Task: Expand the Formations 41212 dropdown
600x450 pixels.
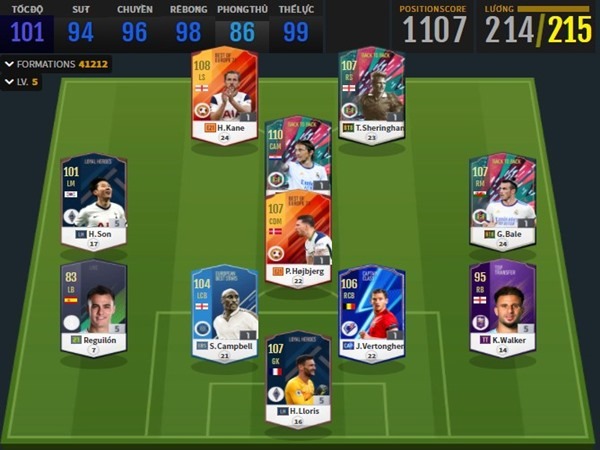Action: point(57,64)
